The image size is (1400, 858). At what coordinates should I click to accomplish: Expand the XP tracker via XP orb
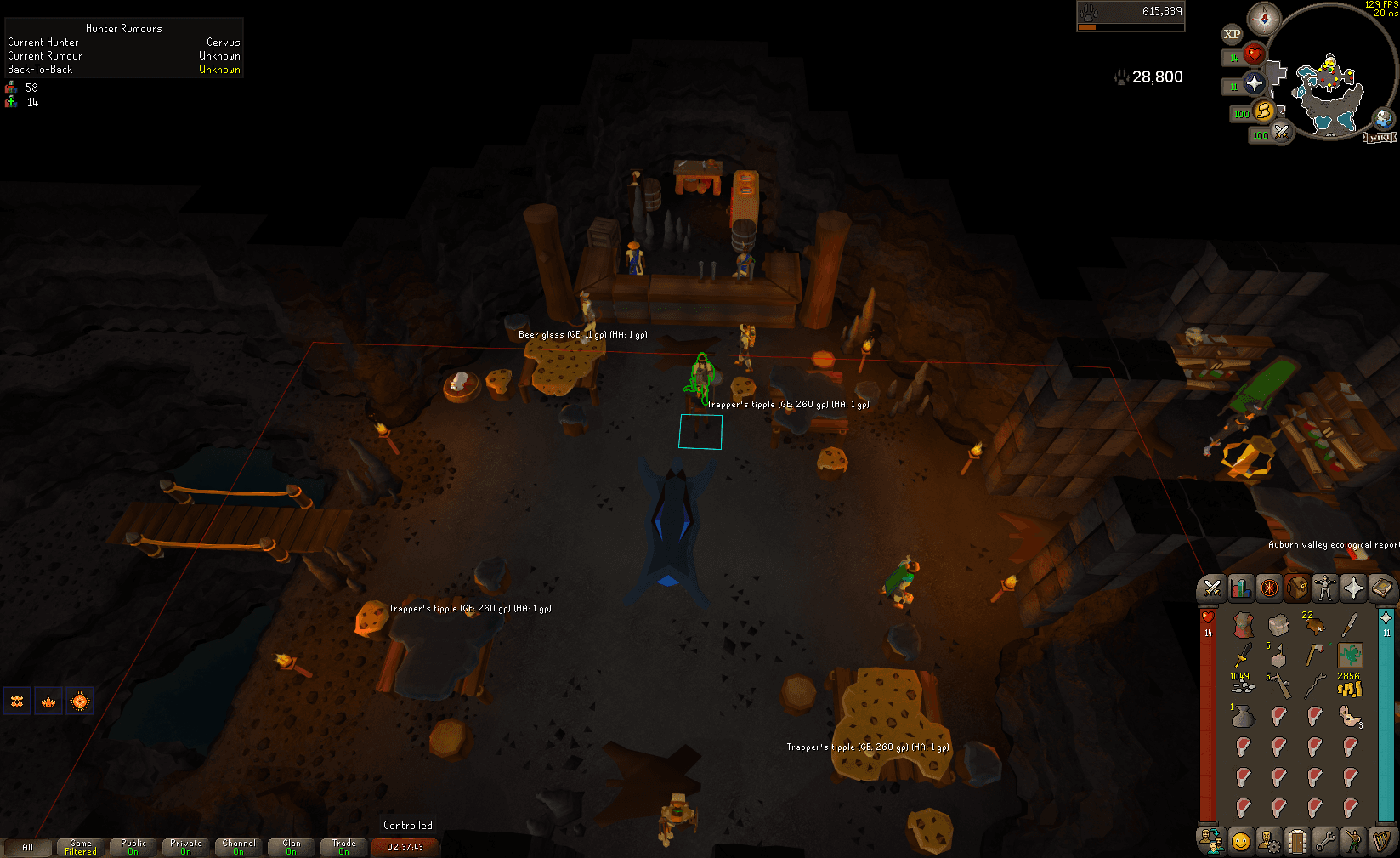1231,34
